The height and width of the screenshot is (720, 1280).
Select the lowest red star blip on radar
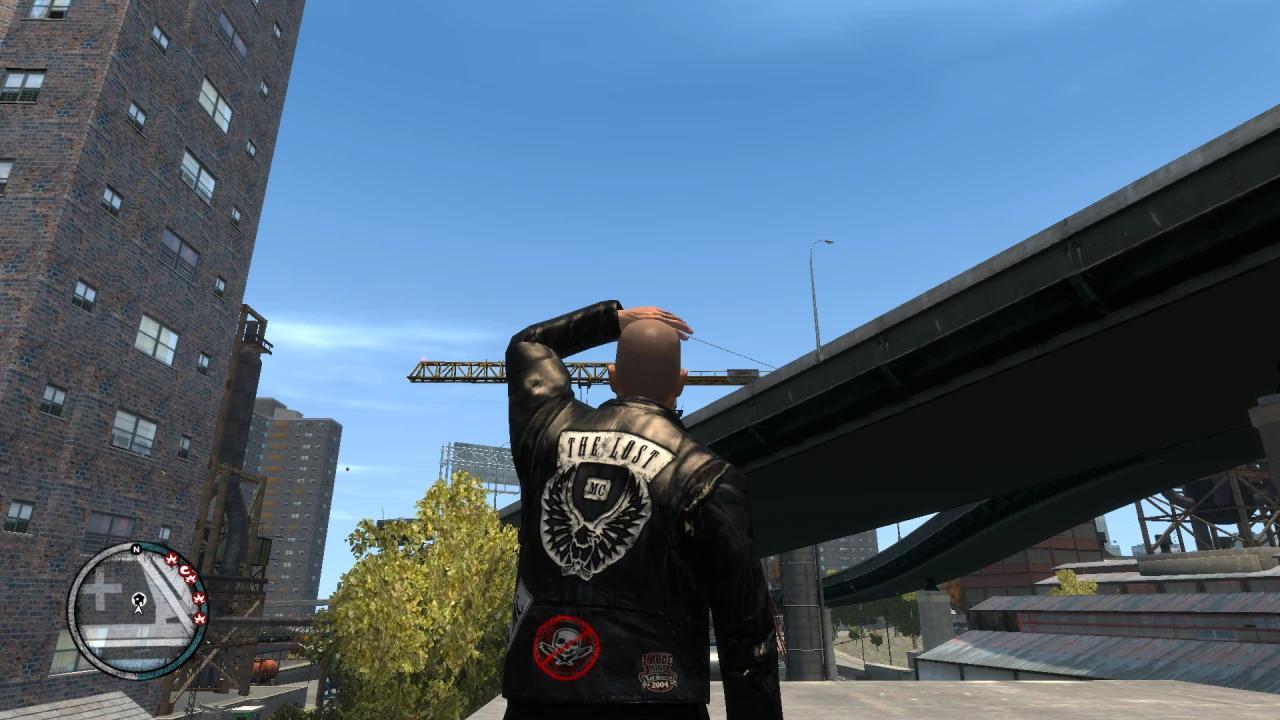point(200,618)
